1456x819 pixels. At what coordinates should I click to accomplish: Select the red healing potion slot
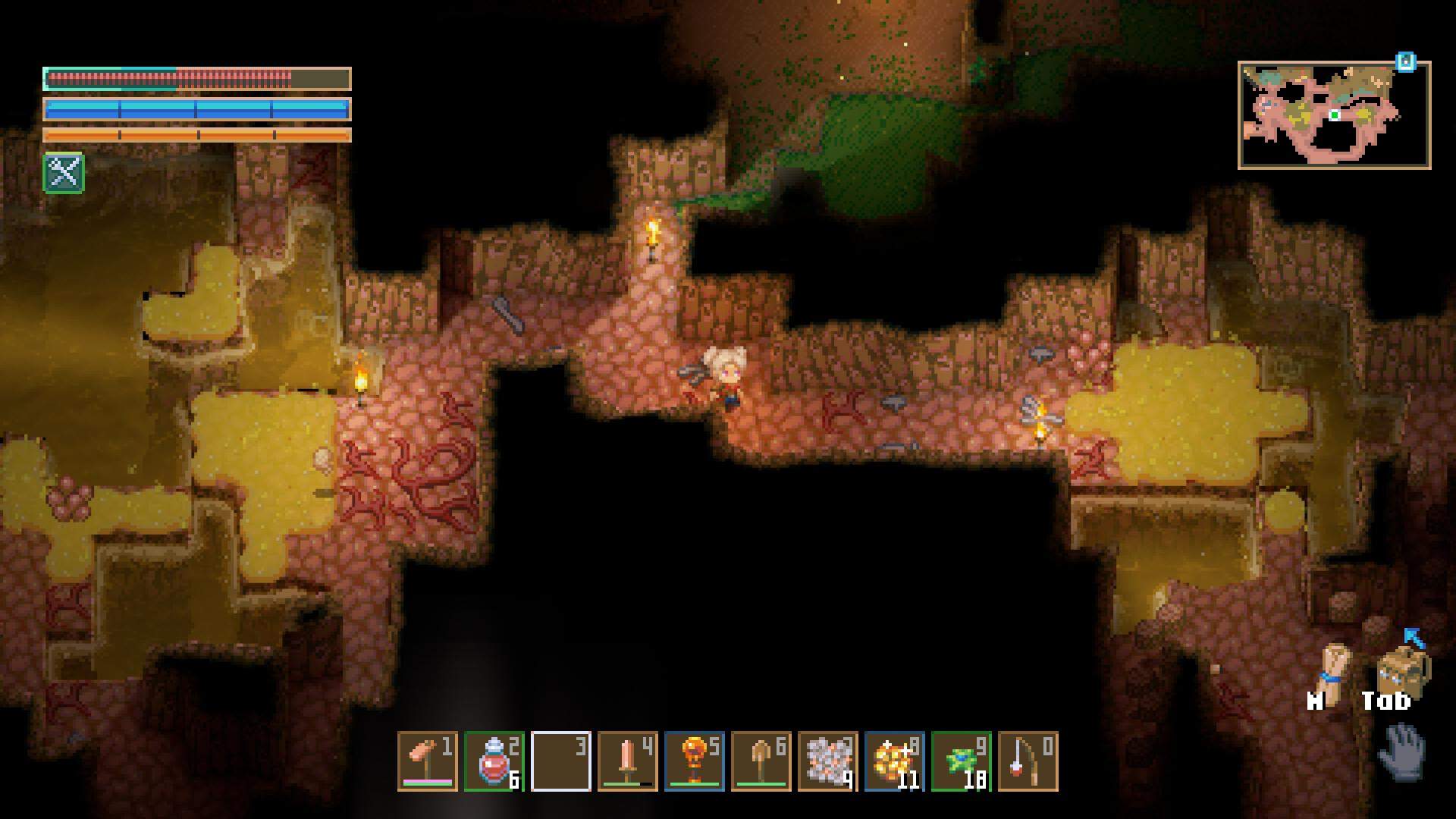(494, 761)
